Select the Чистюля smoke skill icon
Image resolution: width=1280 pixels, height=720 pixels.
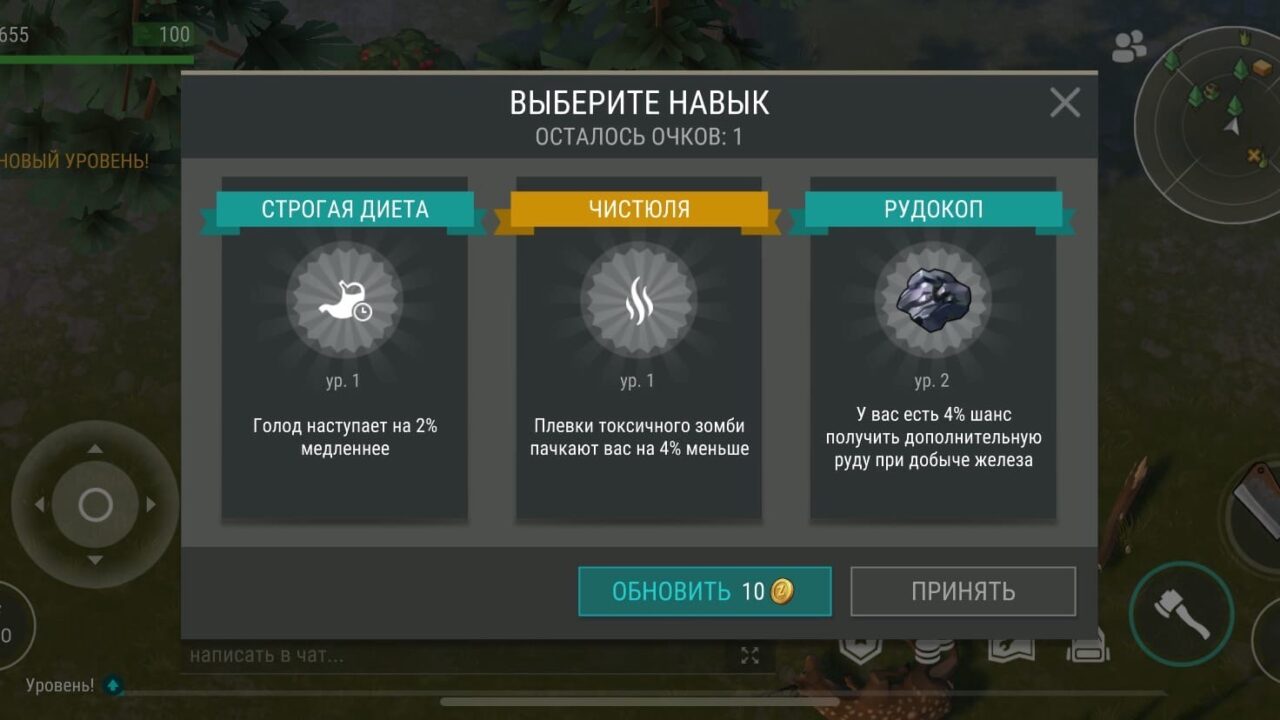point(638,303)
